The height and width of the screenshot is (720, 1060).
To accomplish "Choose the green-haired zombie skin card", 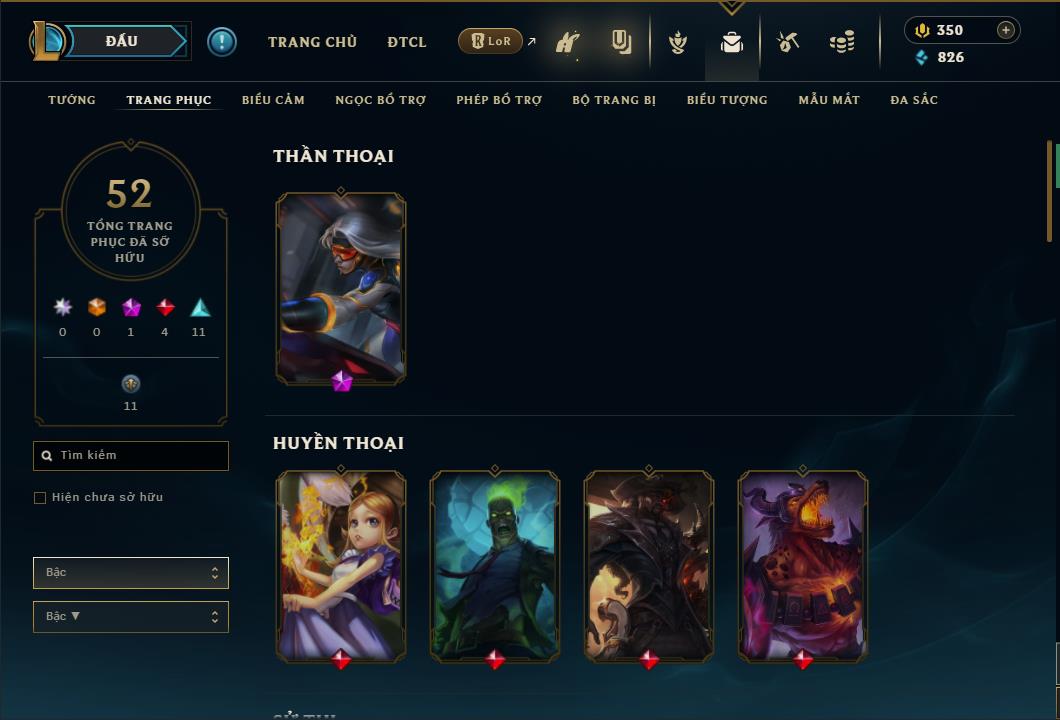I will (495, 565).
